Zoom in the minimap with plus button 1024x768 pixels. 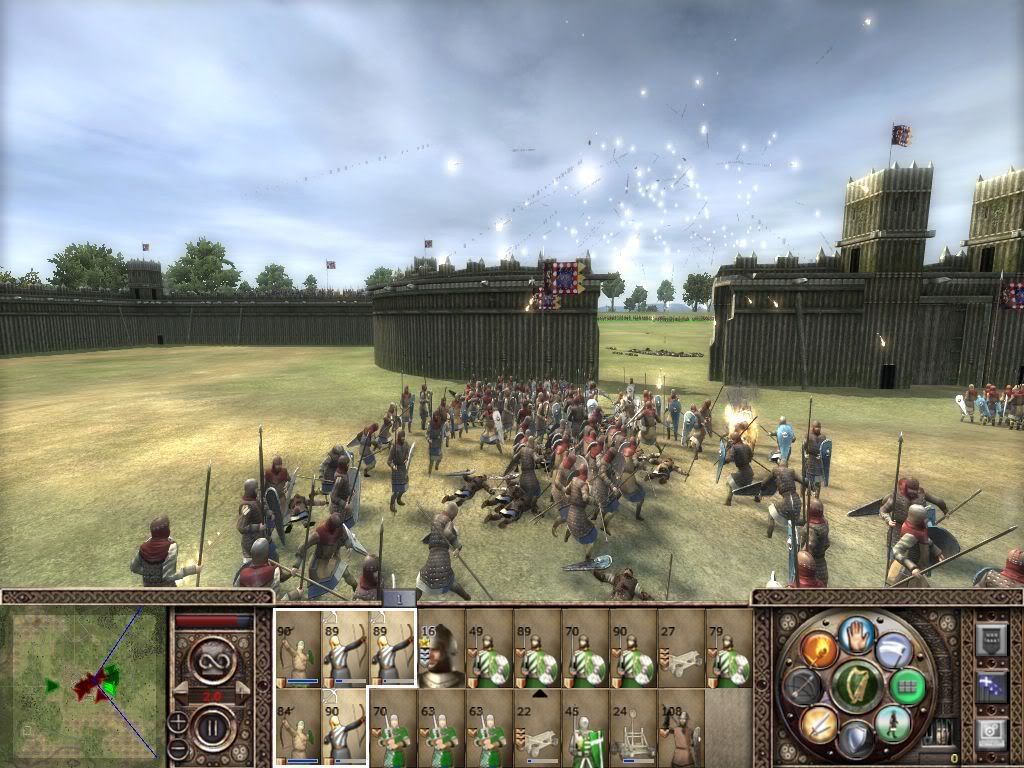[x=179, y=722]
